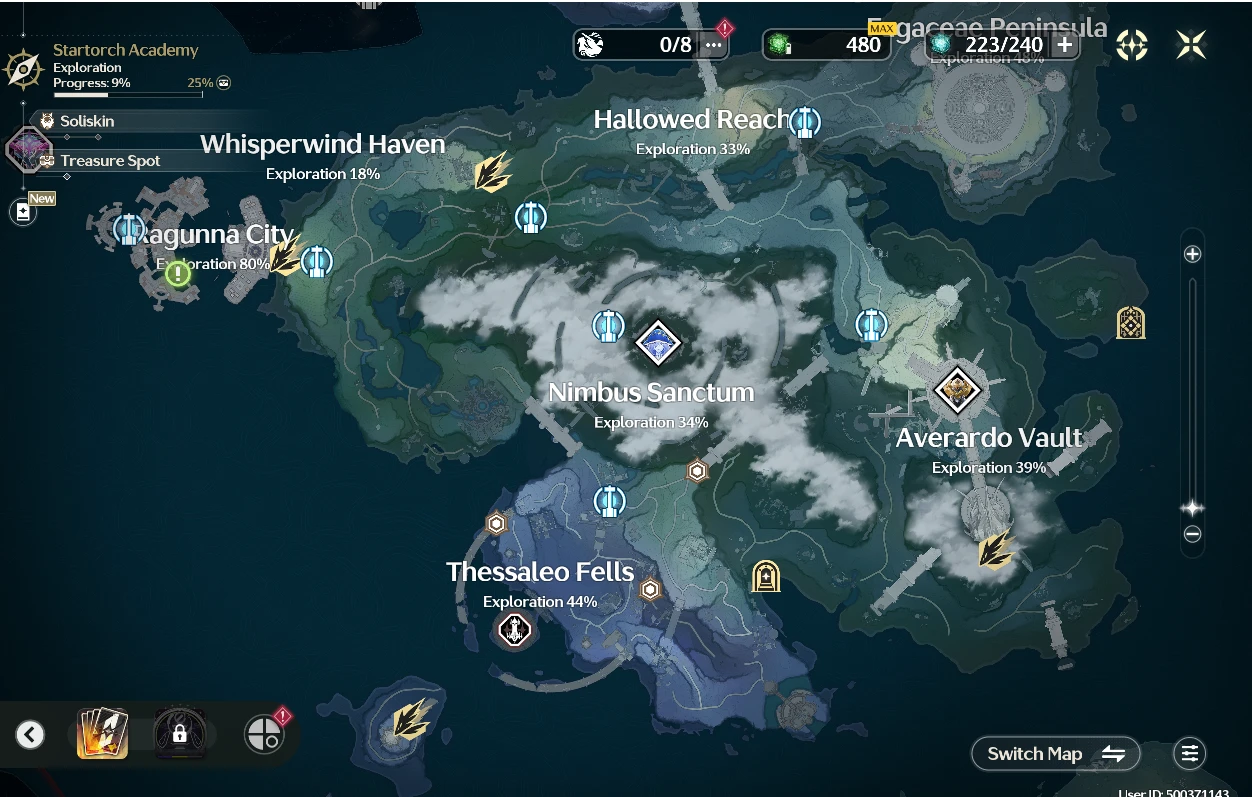Select the Thessaleo Fells black tower marker

click(514, 630)
